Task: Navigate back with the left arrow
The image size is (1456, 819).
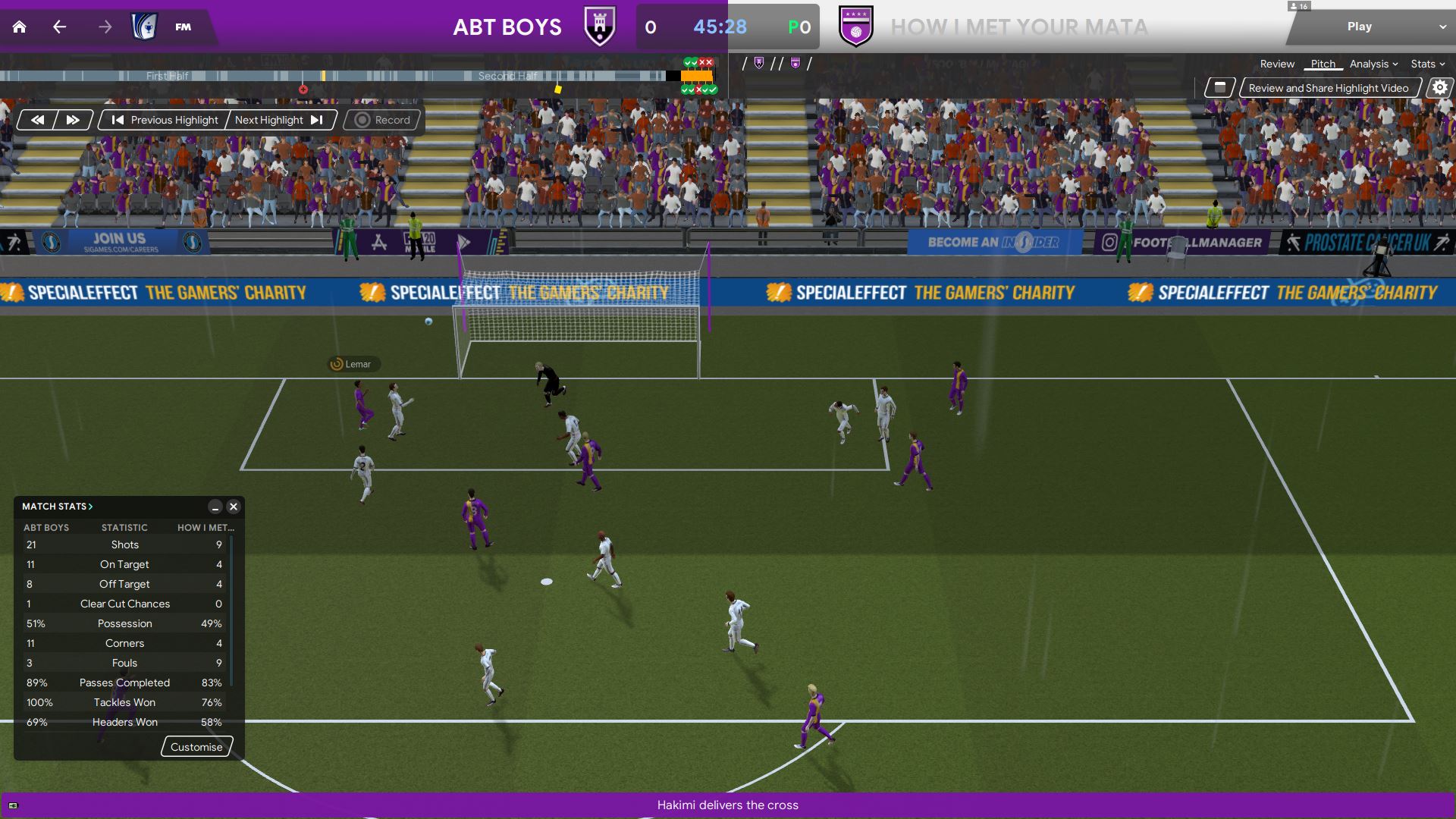Action: [x=60, y=27]
